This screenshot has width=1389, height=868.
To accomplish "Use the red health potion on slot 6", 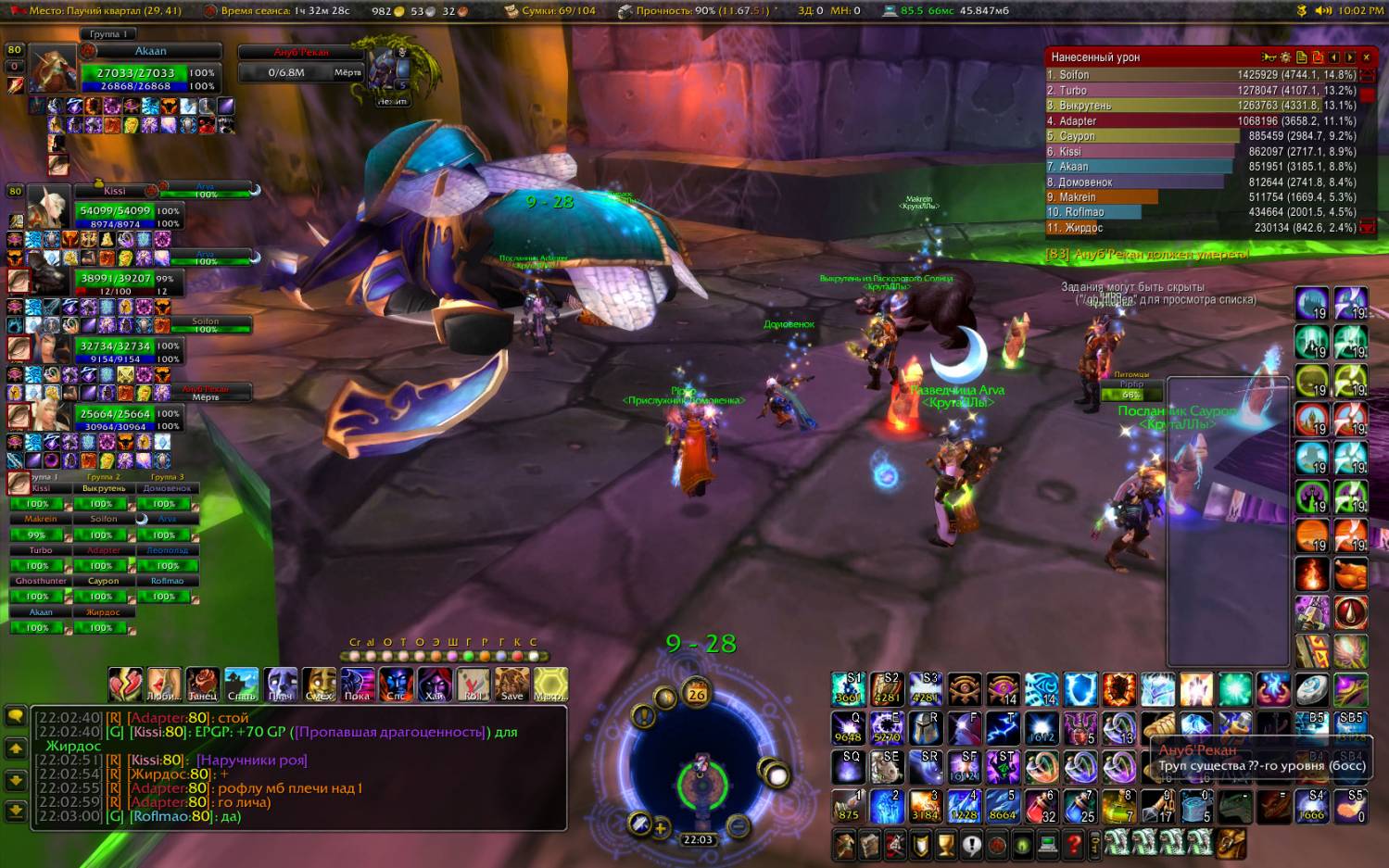I will tap(1042, 807).
